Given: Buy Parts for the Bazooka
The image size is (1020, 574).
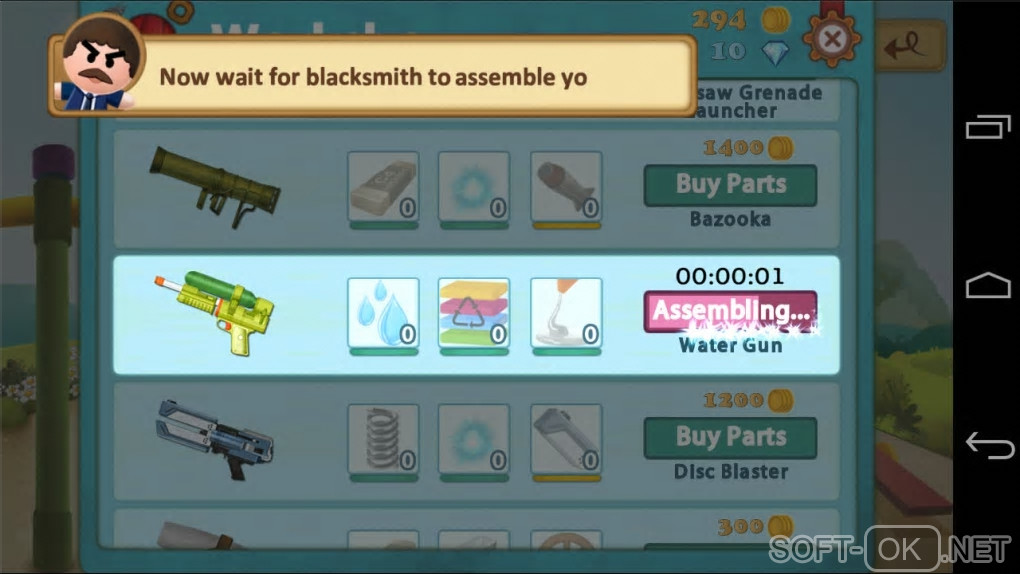Looking at the screenshot, I should [730, 185].
